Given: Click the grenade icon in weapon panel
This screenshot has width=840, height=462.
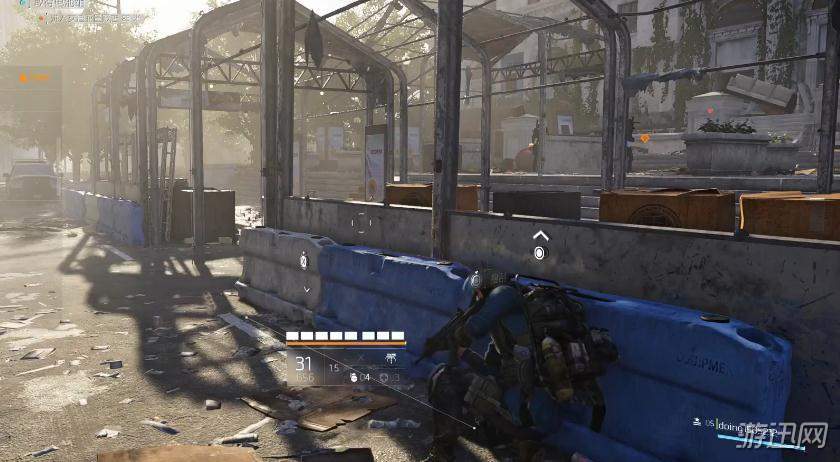Looking at the screenshot, I should coord(354,377).
